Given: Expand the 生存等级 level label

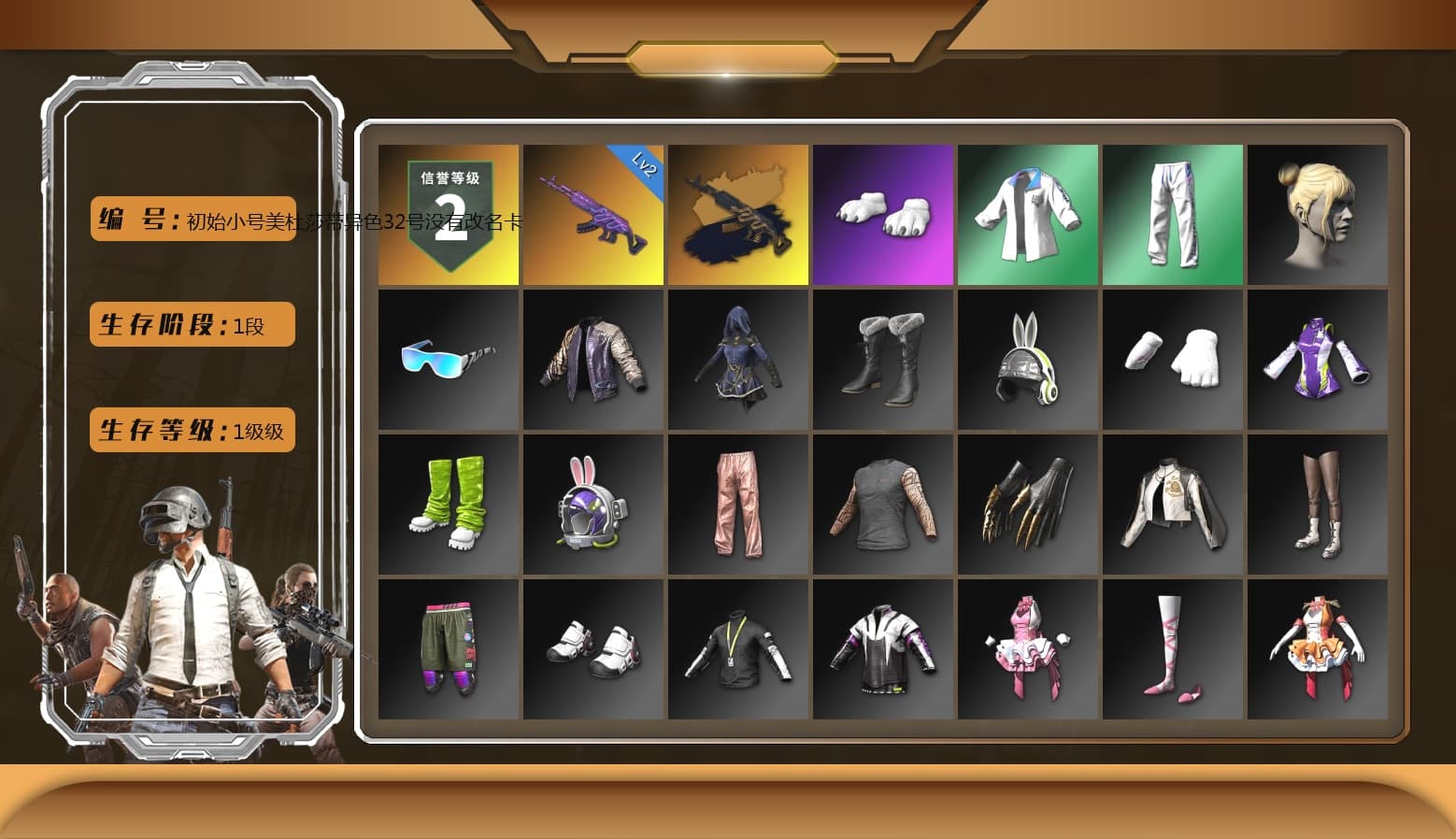Looking at the screenshot, I should (190, 430).
